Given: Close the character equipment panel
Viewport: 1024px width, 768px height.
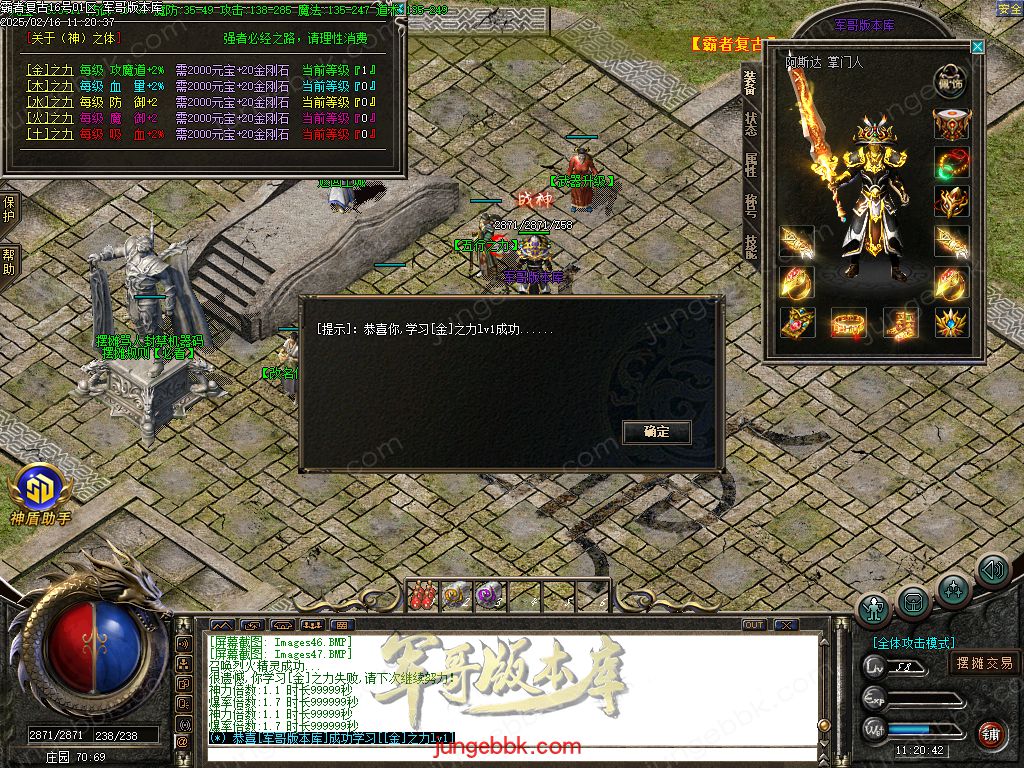Looking at the screenshot, I should (x=977, y=46).
